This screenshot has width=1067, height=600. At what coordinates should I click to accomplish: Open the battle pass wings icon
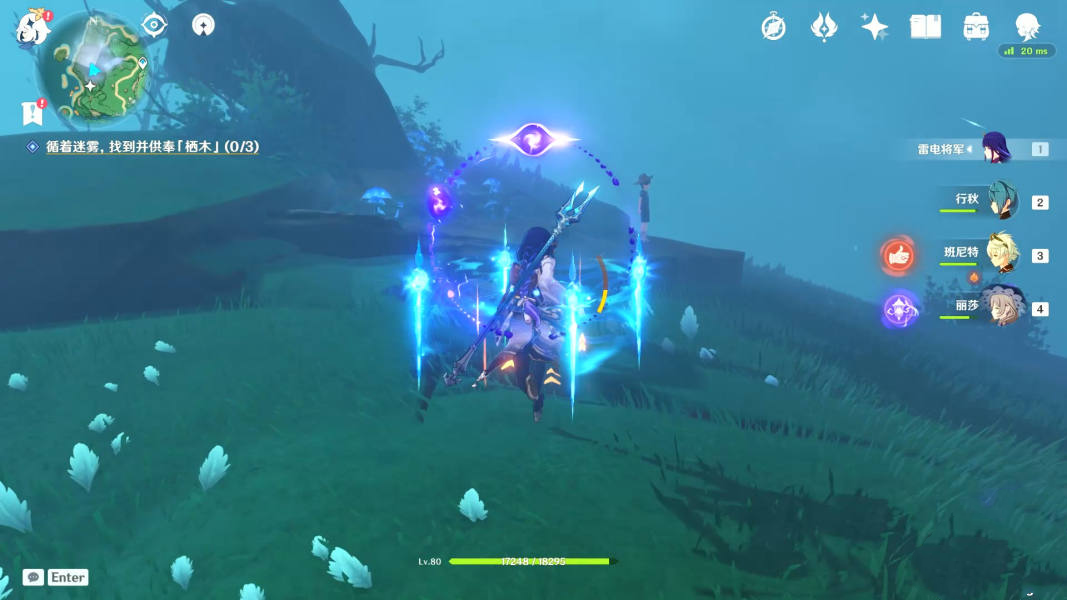(824, 27)
